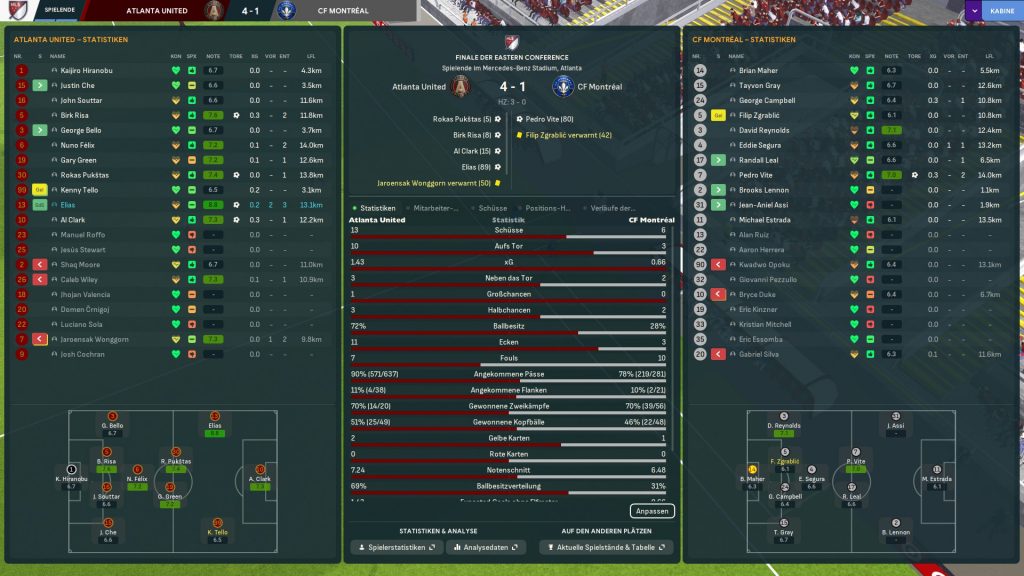Click the Atlanta United badge in the scoreline
The height and width of the screenshot is (576, 1024).
[461, 87]
